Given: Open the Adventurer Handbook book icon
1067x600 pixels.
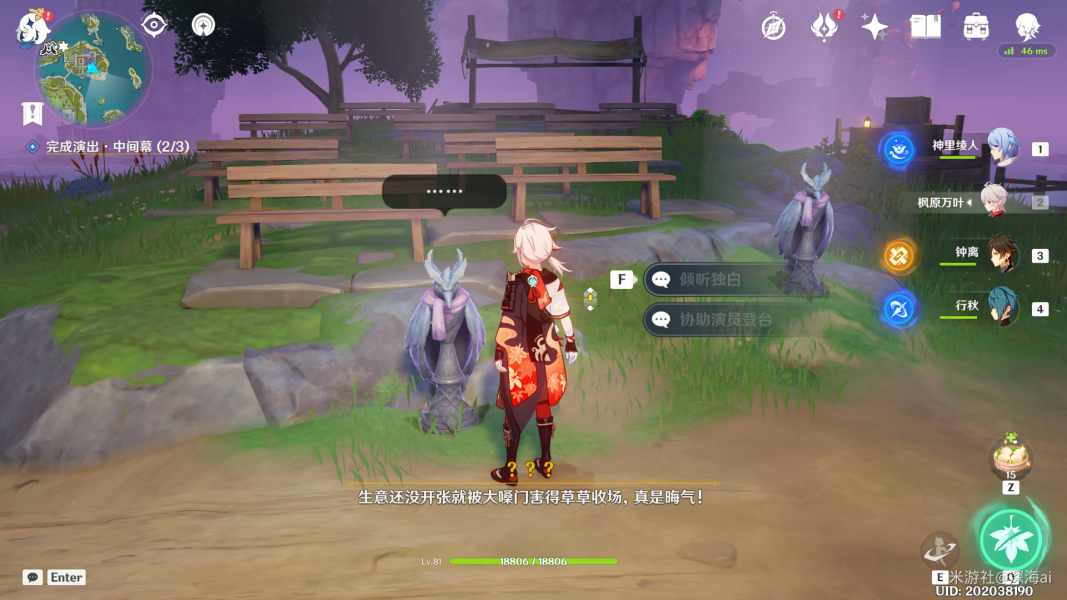Looking at the screenshot, I should [925, 27].
